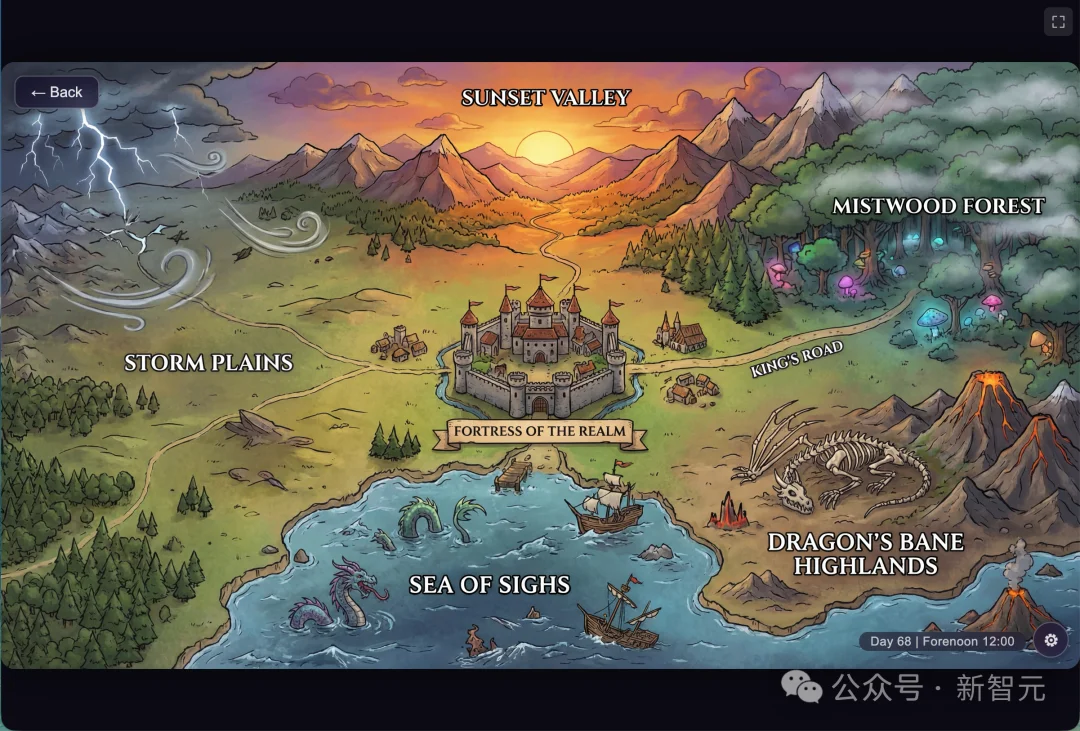Open settings with the gear icon
This screenshot has height=731, width=1080.
click(x=1050, y=640)
